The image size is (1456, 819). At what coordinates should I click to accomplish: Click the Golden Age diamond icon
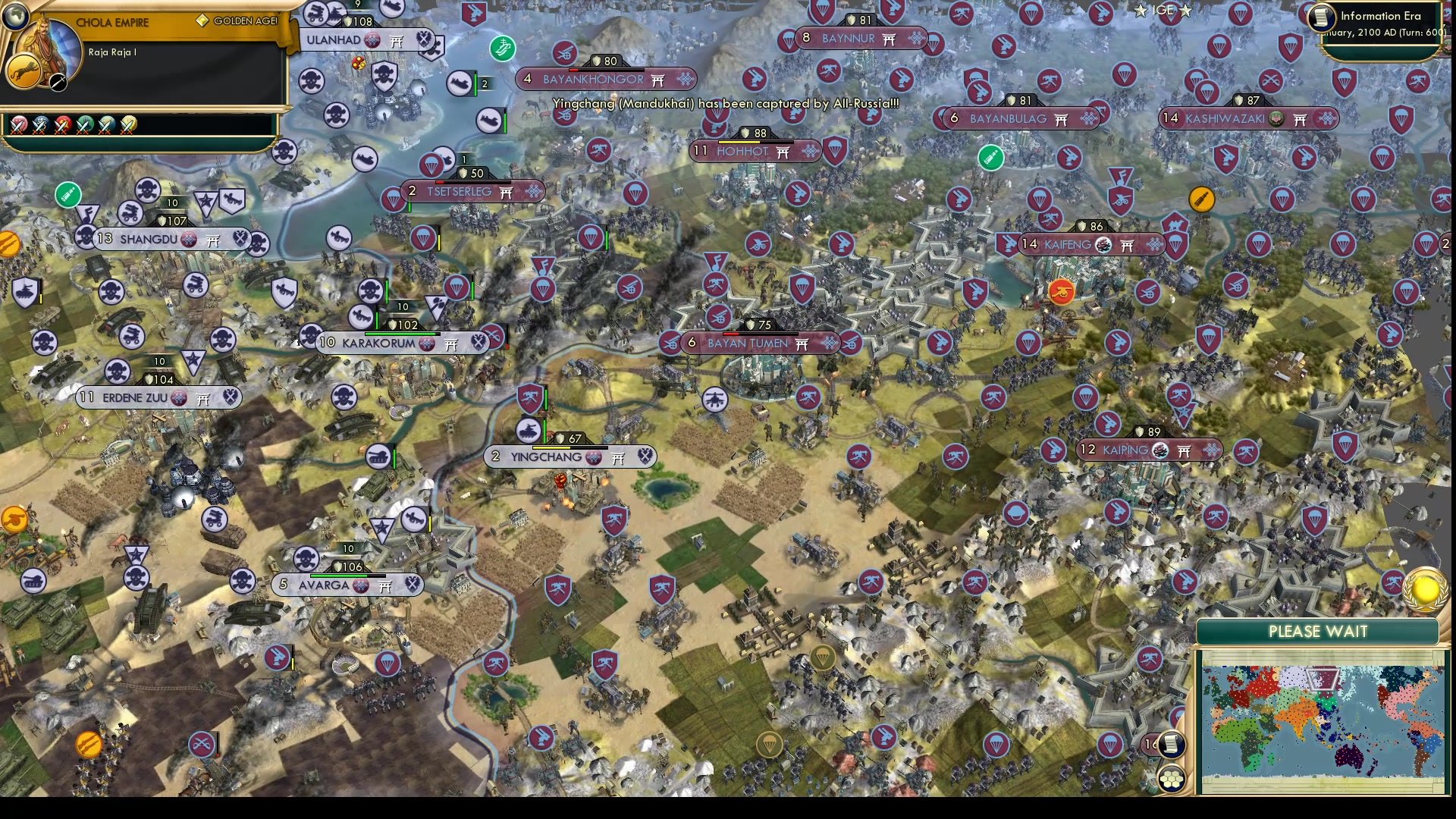click(202, 21)
